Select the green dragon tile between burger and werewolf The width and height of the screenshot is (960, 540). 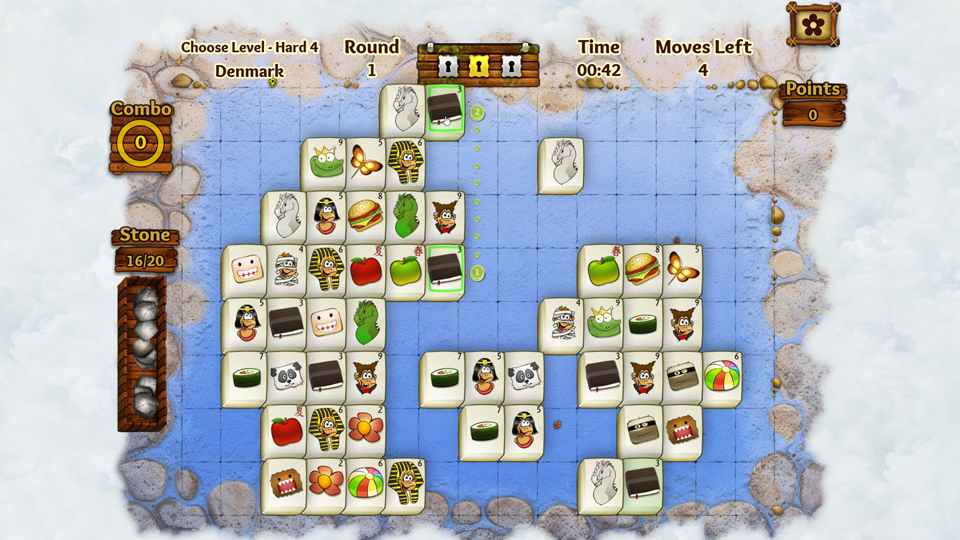[x=405, y=217]
